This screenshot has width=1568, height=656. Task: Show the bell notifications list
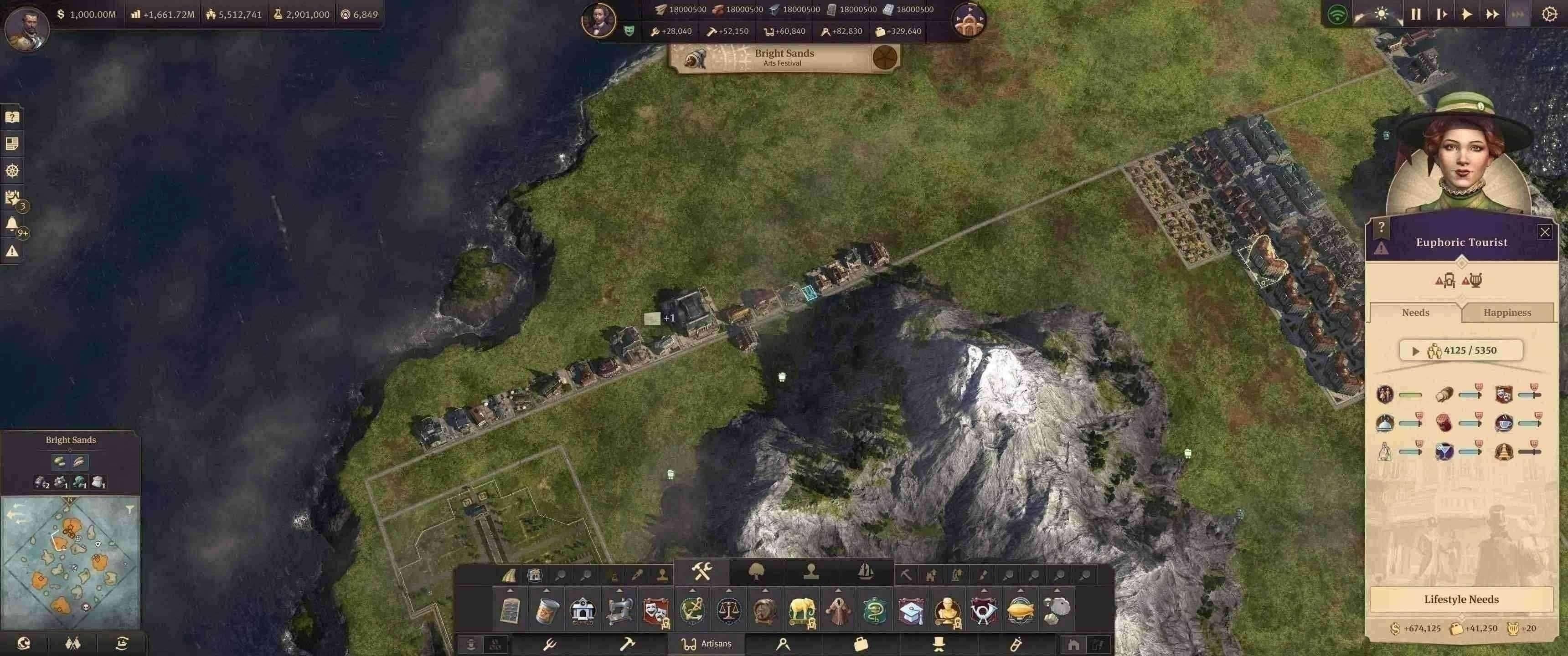click(x=11, y=225)
